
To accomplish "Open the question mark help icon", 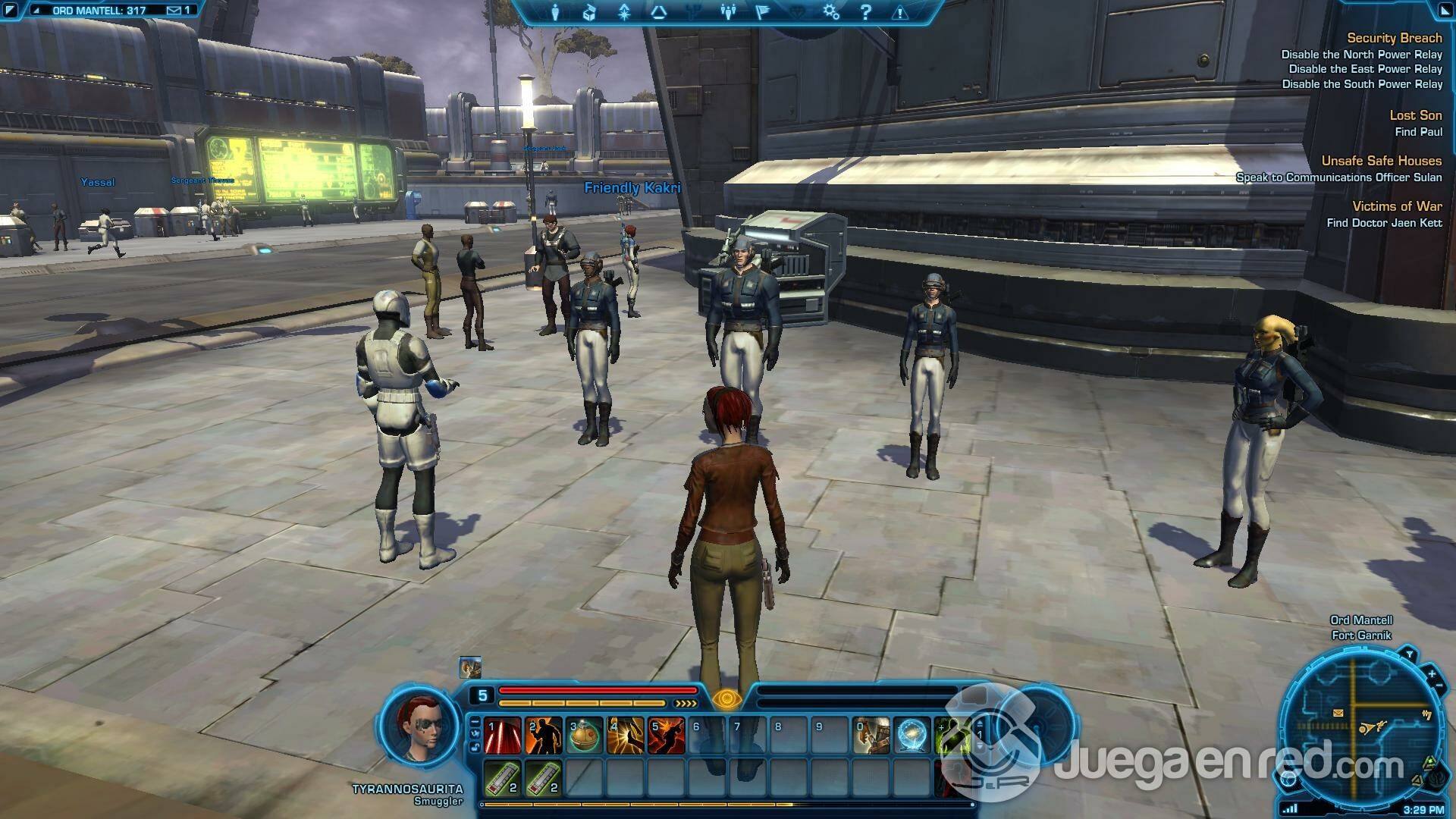I will [866, 12].
